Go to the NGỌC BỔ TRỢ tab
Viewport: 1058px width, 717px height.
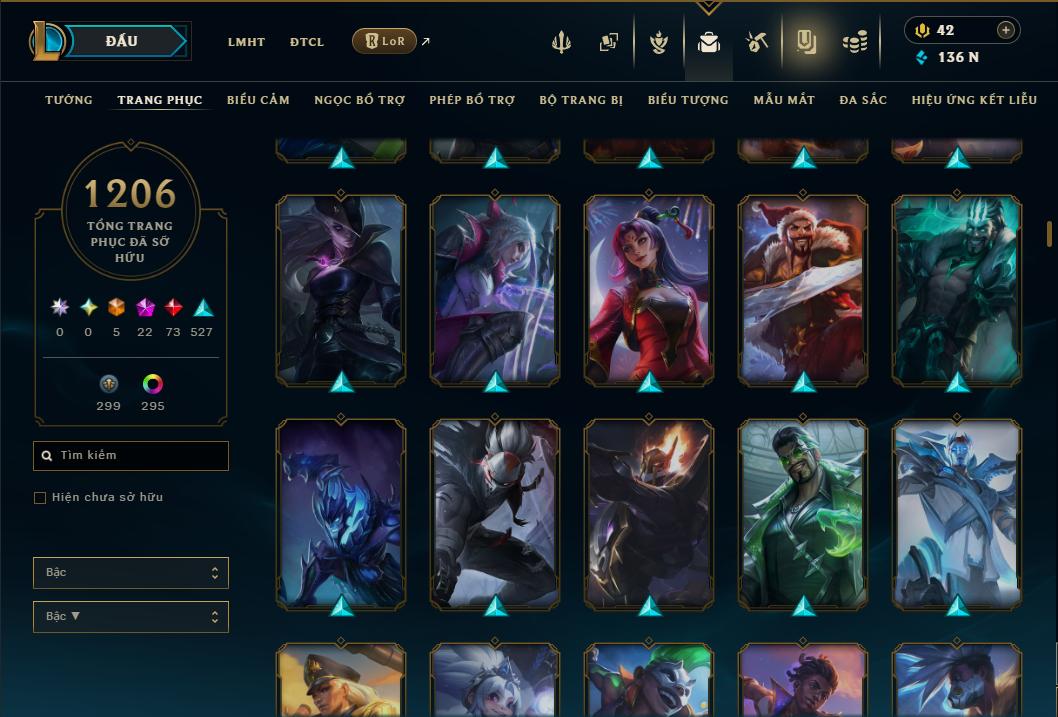click(x=359, y=100)
